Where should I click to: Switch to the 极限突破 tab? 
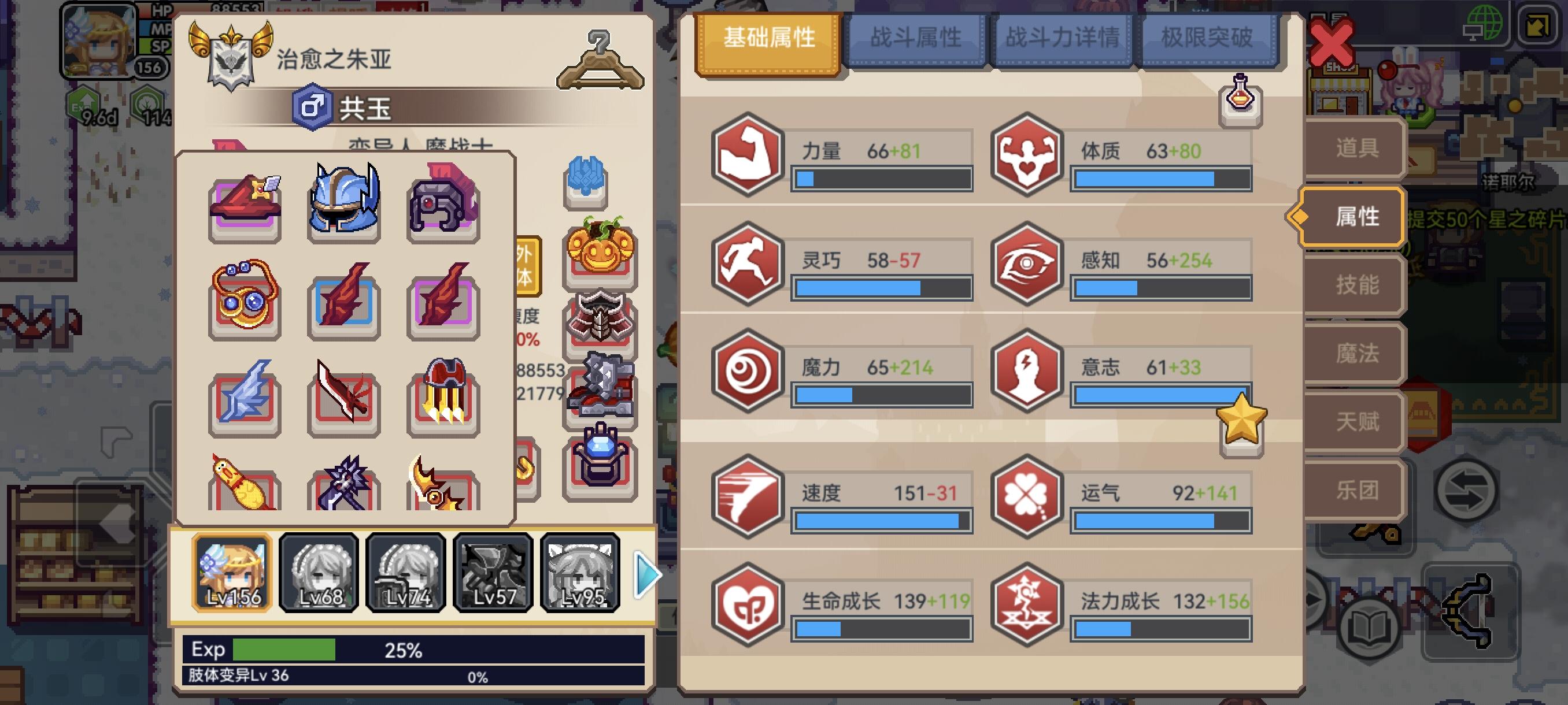[x=1209, y=38]
